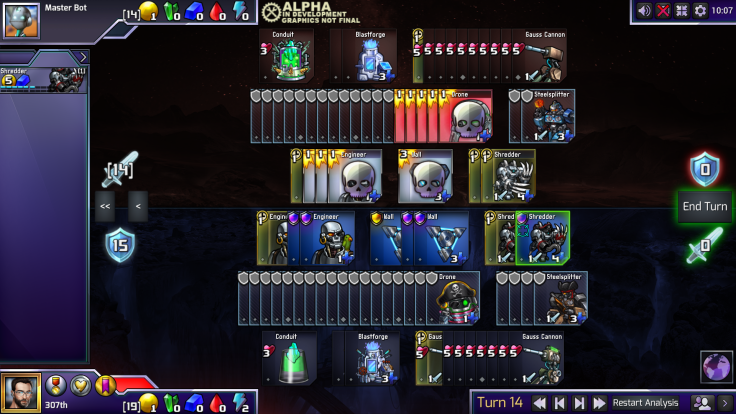
Task: Buy Shredder from the unit panel
Action: (44, 80)
